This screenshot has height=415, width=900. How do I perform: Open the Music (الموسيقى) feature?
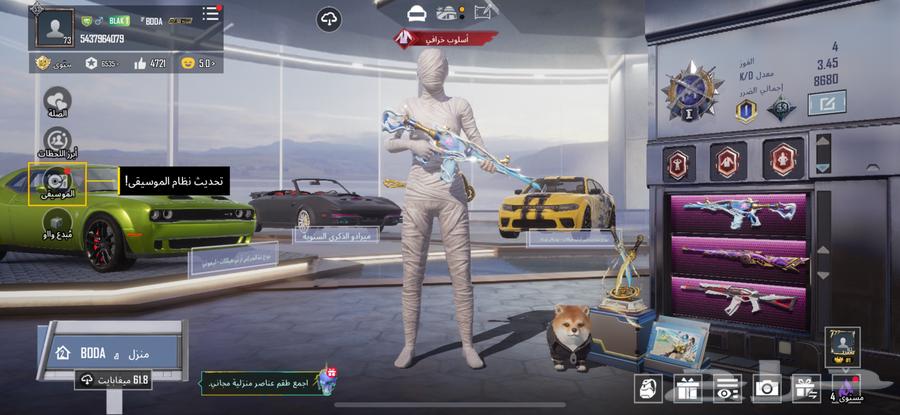coord(57,183)
